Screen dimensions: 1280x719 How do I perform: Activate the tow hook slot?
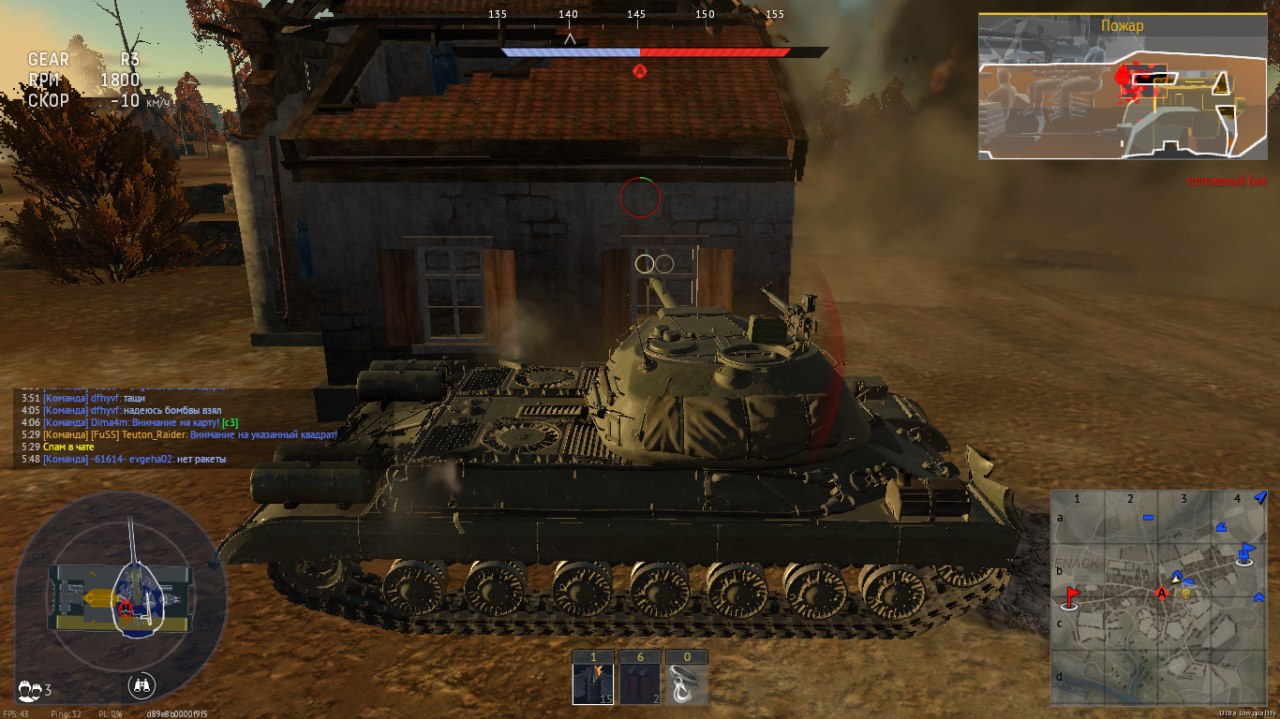(x=687, y=679)
